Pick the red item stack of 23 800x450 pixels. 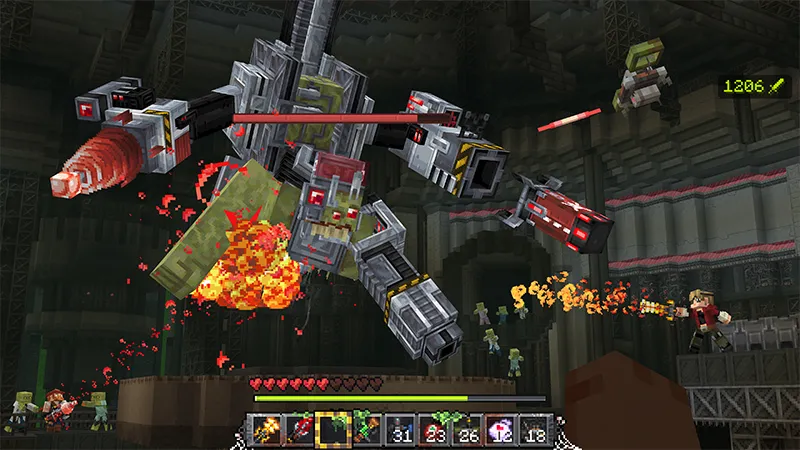tap(434, 430)
